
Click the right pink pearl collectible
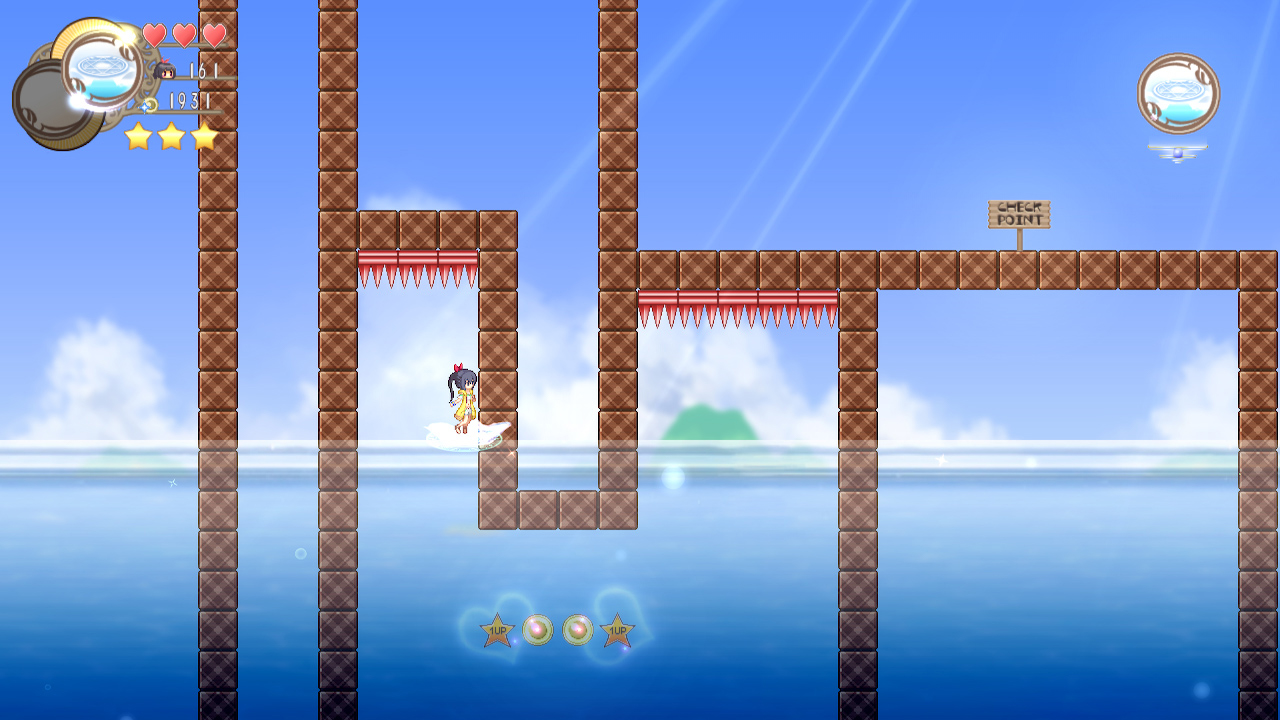tap(576, 631)
